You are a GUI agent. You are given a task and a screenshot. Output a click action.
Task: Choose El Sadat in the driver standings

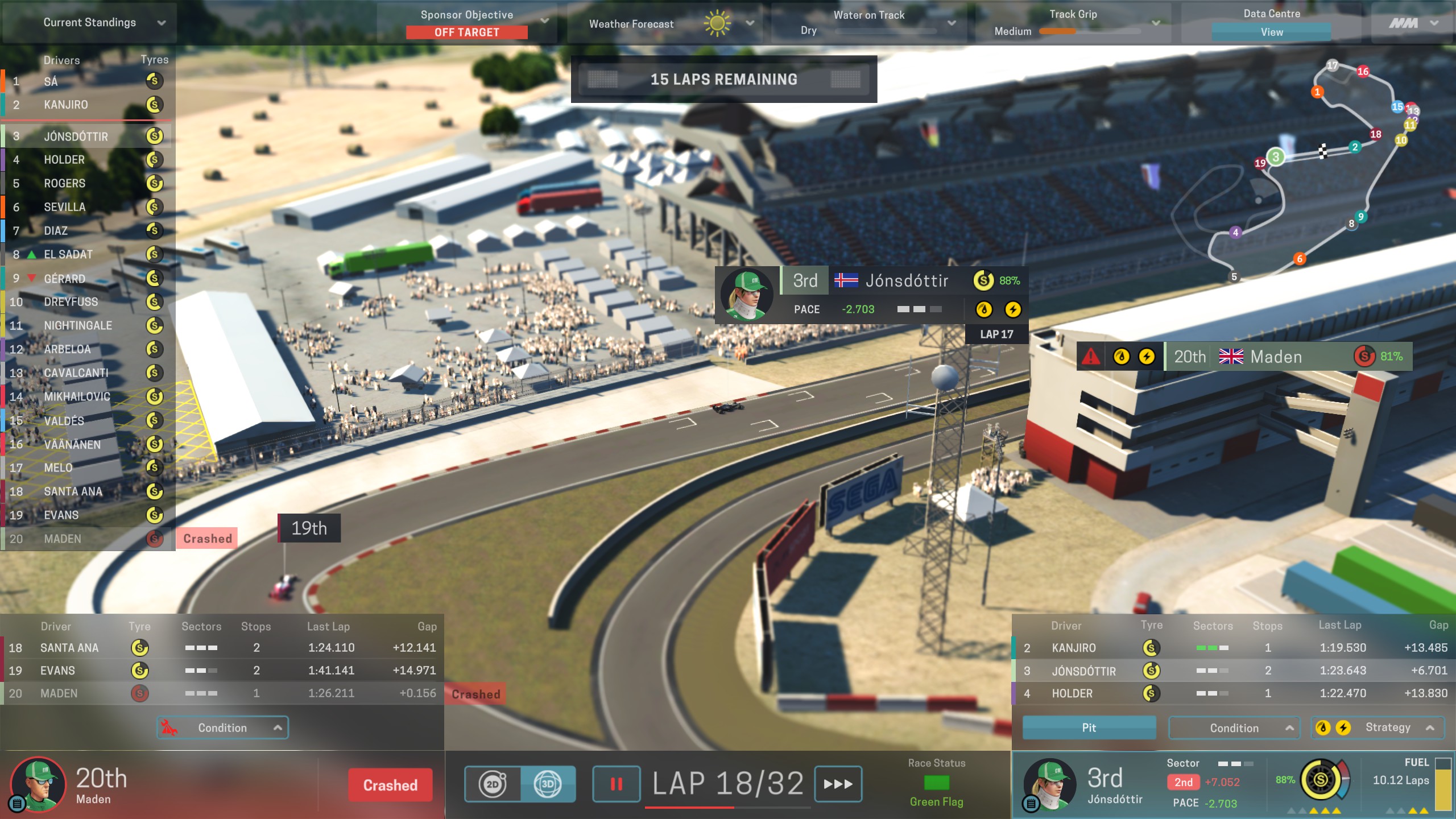pyautogui.click(x=85, y=254)
